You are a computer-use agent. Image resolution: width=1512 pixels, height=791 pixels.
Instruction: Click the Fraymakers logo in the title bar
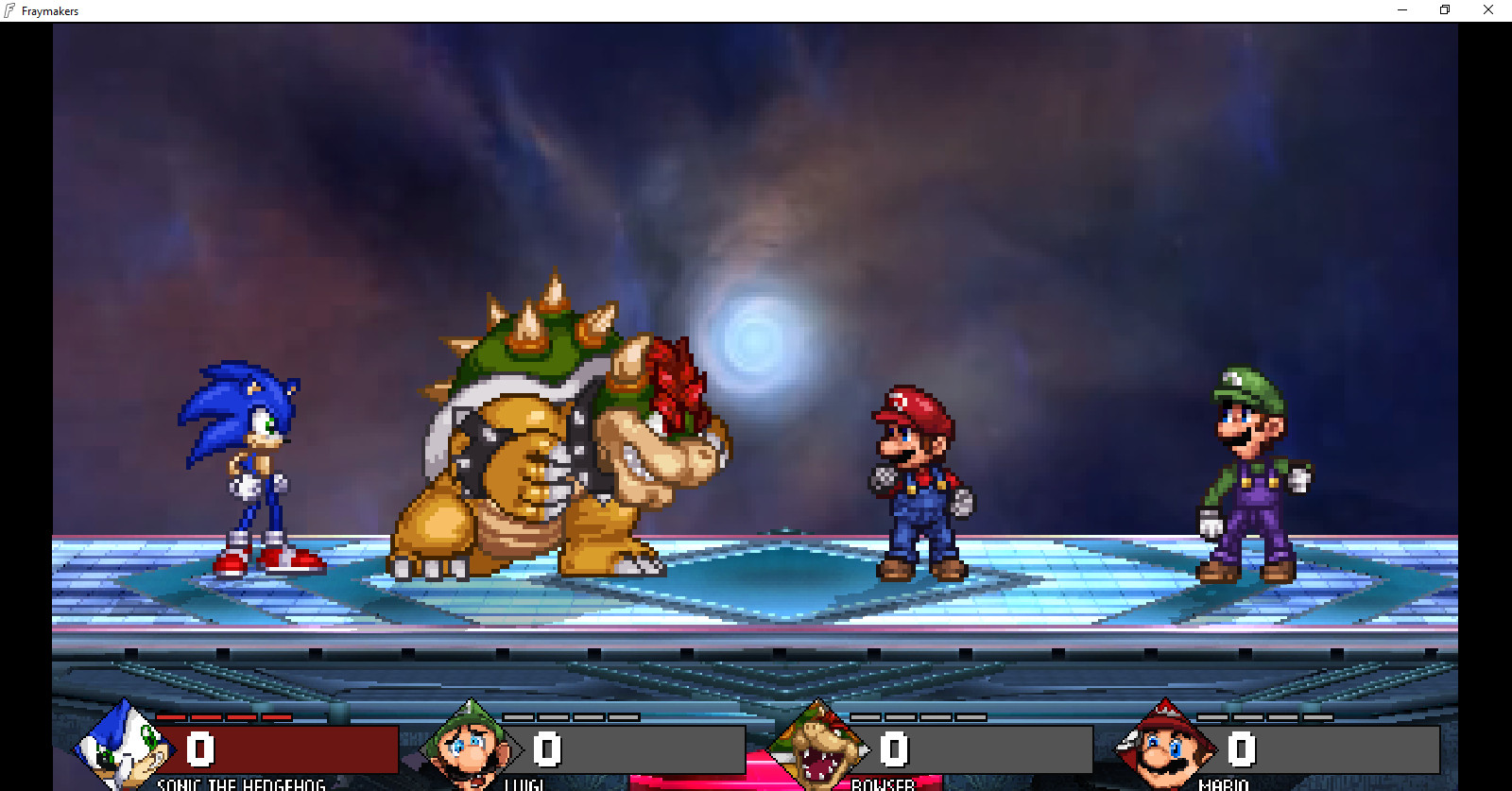[x=10, y=10]
